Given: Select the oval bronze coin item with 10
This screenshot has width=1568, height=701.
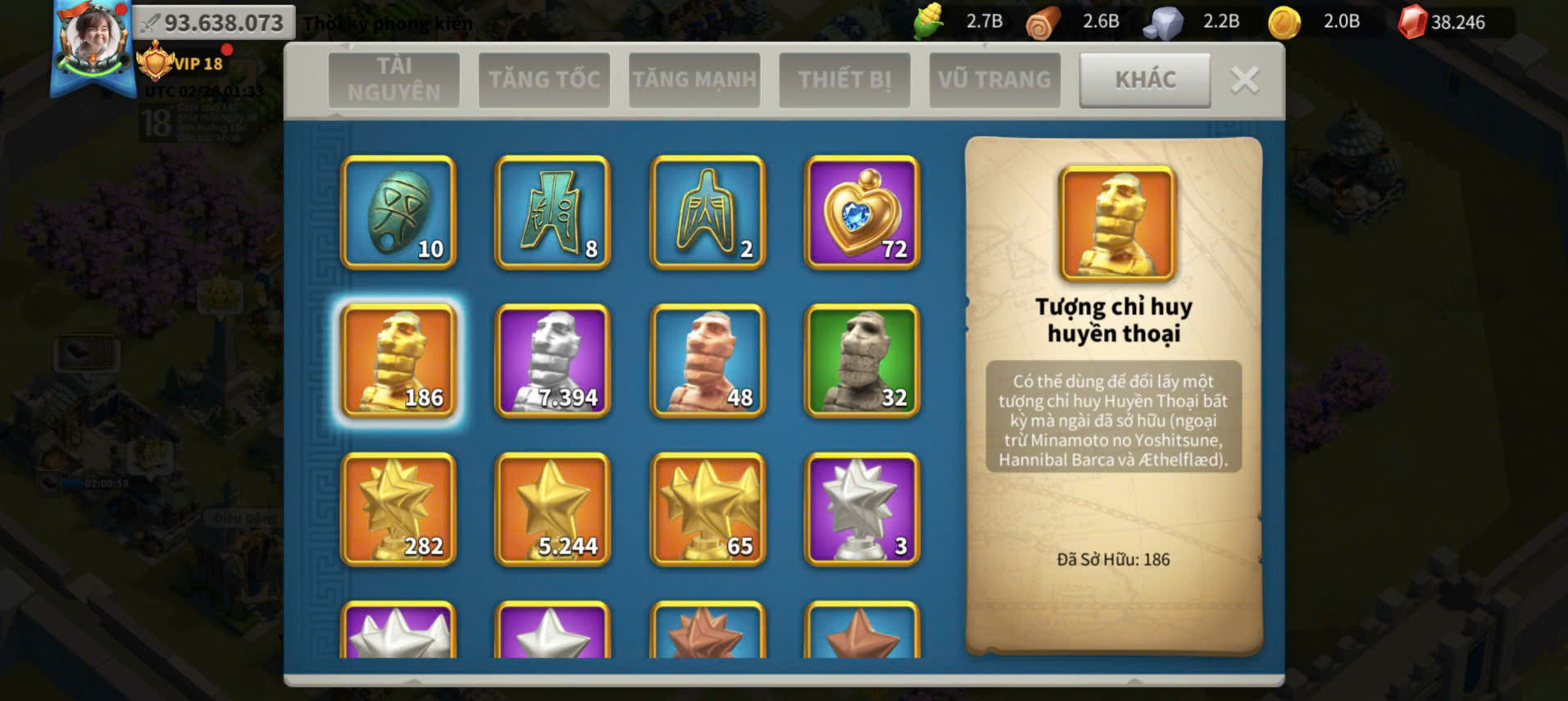Looking at the screenshot, I should coord(398,212).
